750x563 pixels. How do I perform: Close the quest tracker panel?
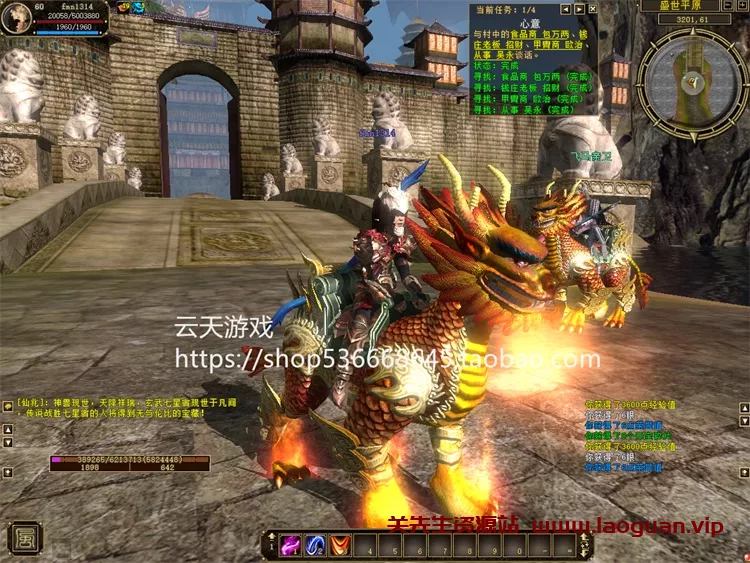click(591, 9)
